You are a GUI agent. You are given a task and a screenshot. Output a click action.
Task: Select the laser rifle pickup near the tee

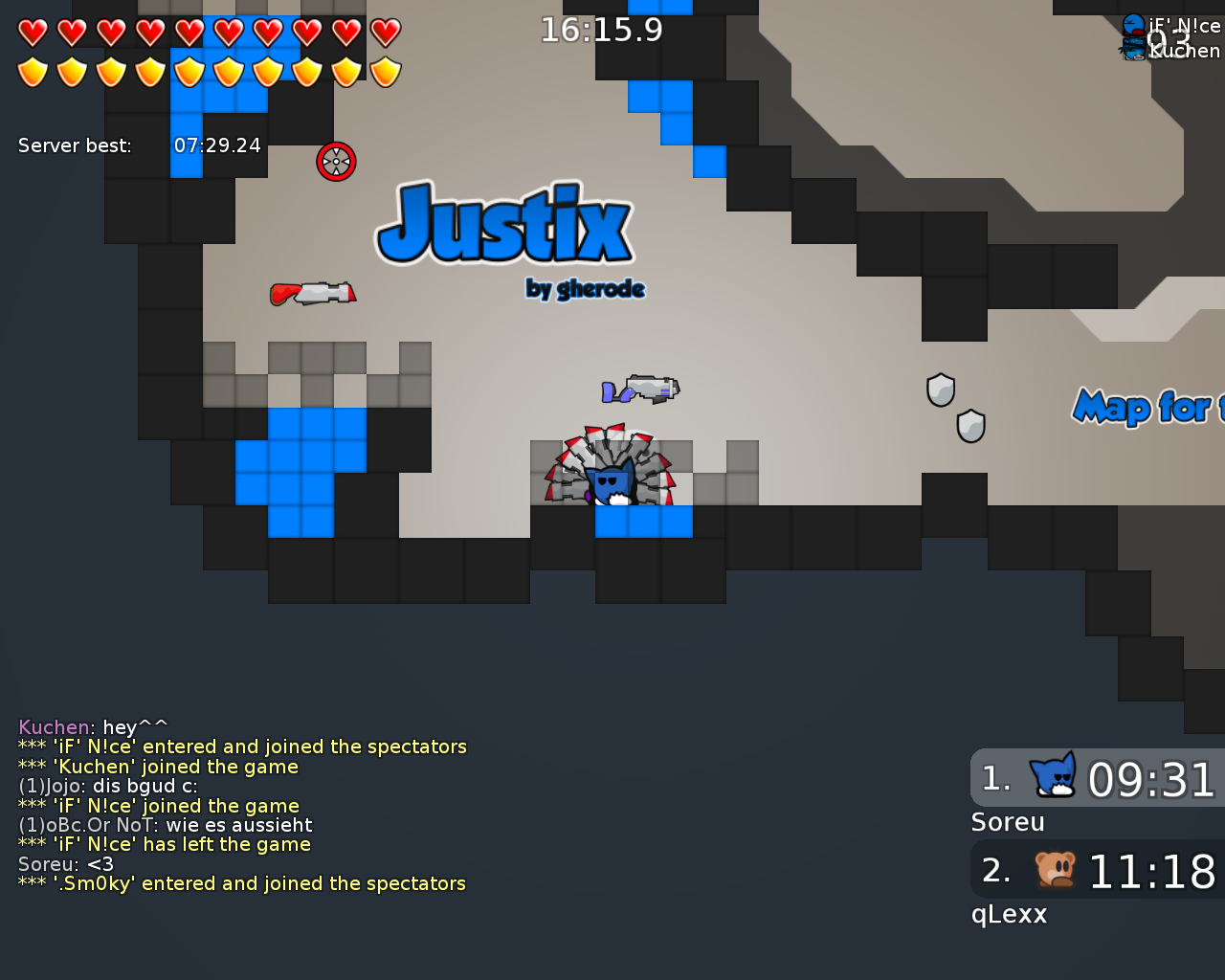click(x=641, y=389)
